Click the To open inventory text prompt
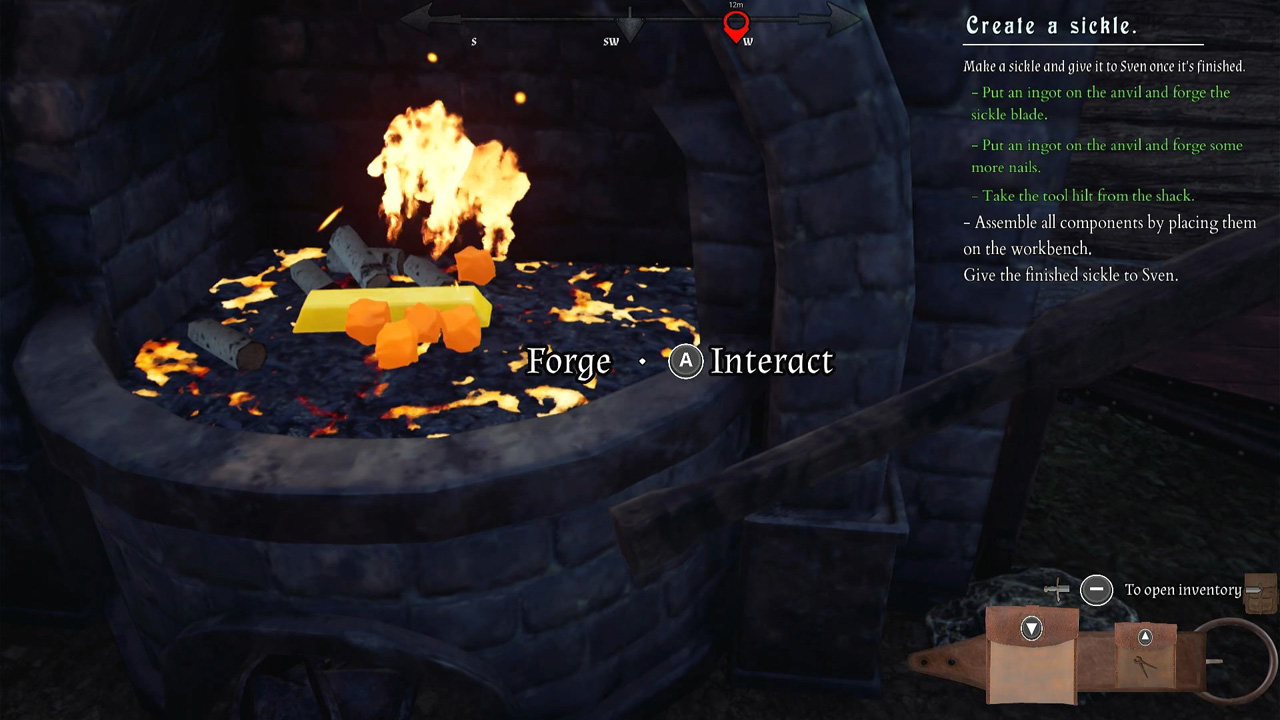The height and width of the screenshot is (720, 1280). pos(1183,590)
